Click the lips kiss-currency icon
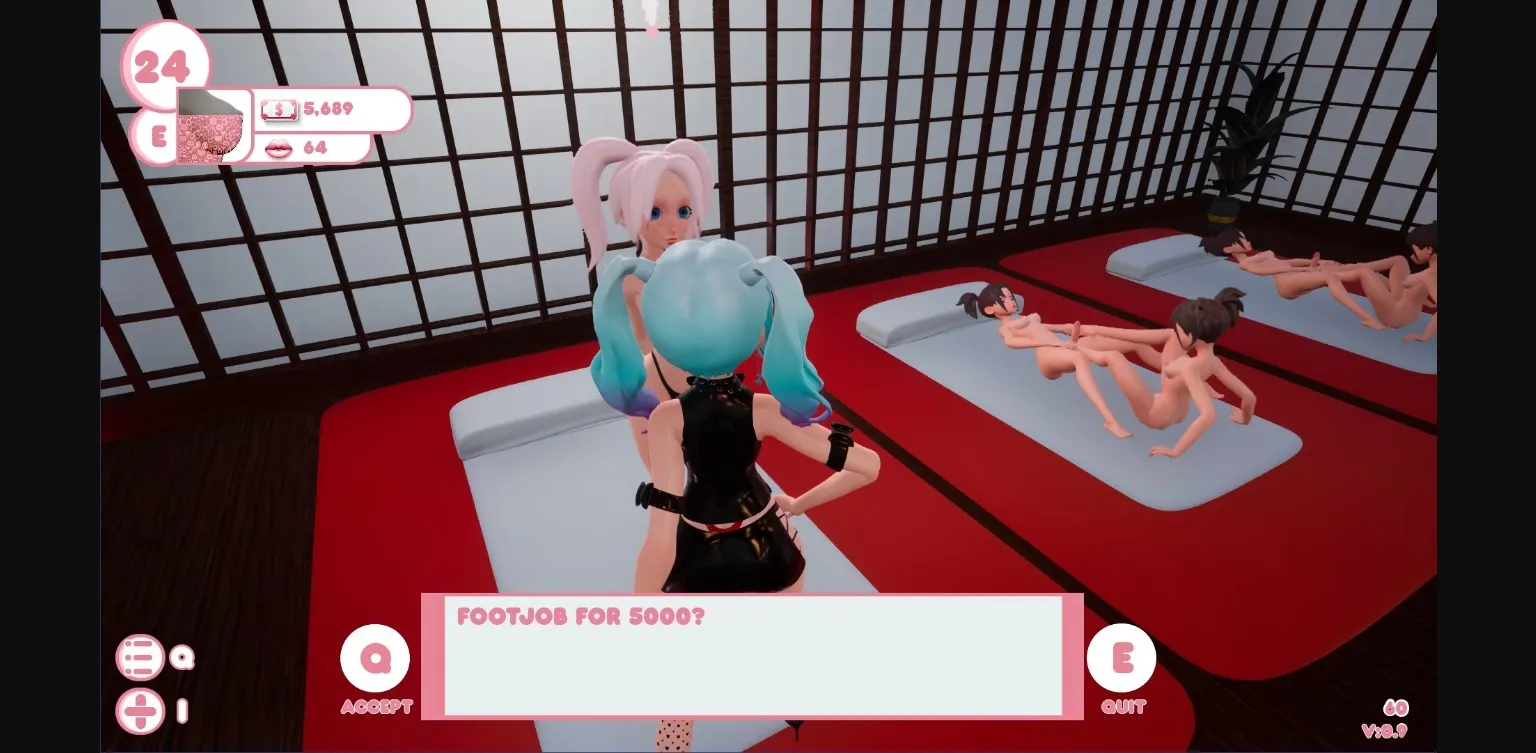Screen dimensions: 1536x753 click(277, 148)
